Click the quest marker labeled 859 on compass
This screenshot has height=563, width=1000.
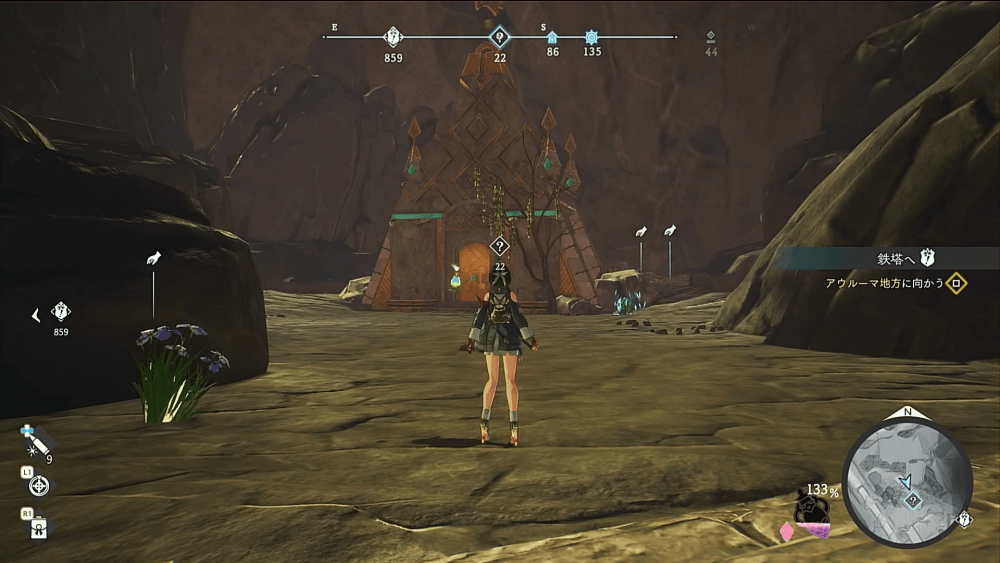[393, 38]
